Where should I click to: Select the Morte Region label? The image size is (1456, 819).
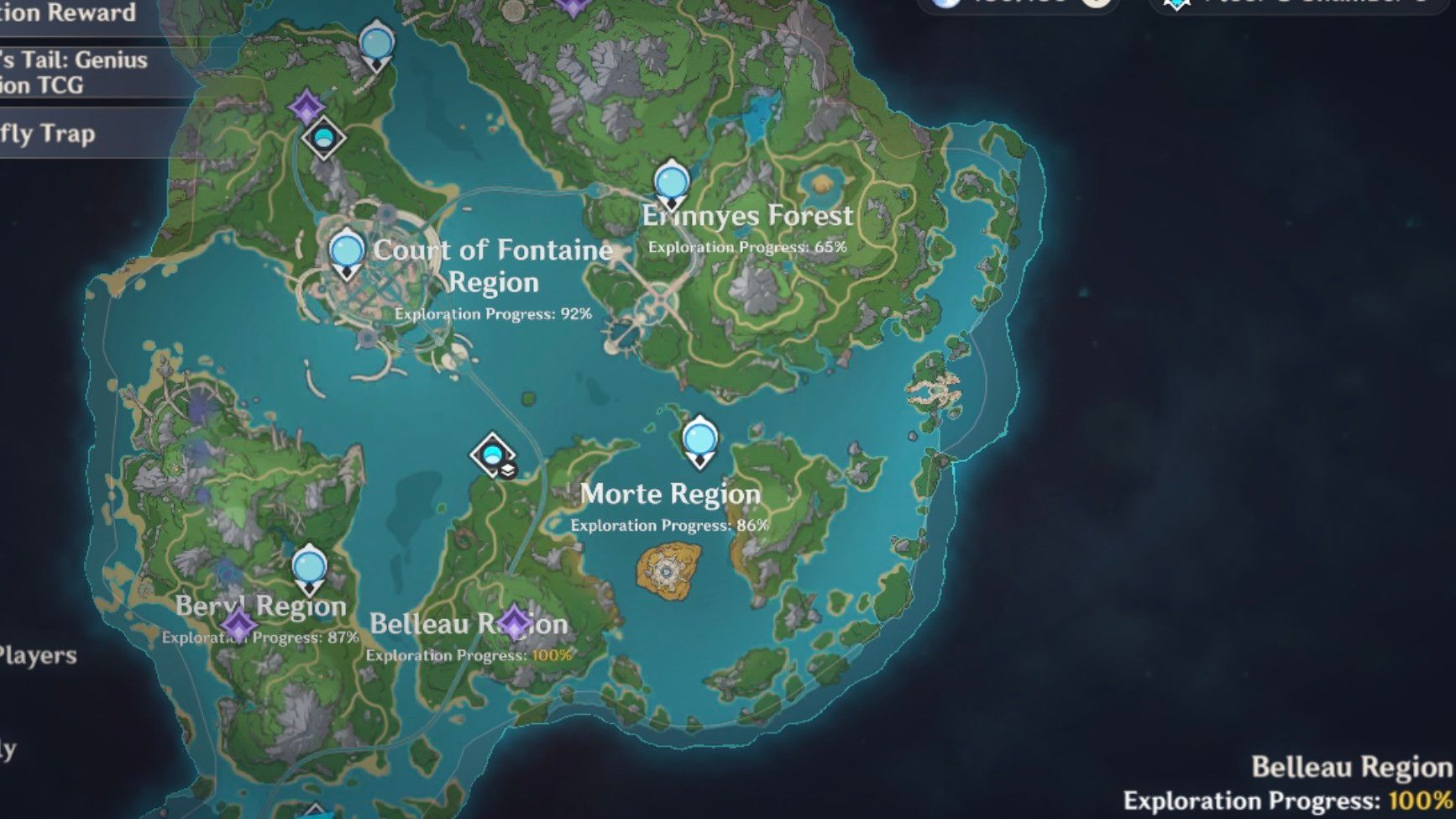point(672,495)
